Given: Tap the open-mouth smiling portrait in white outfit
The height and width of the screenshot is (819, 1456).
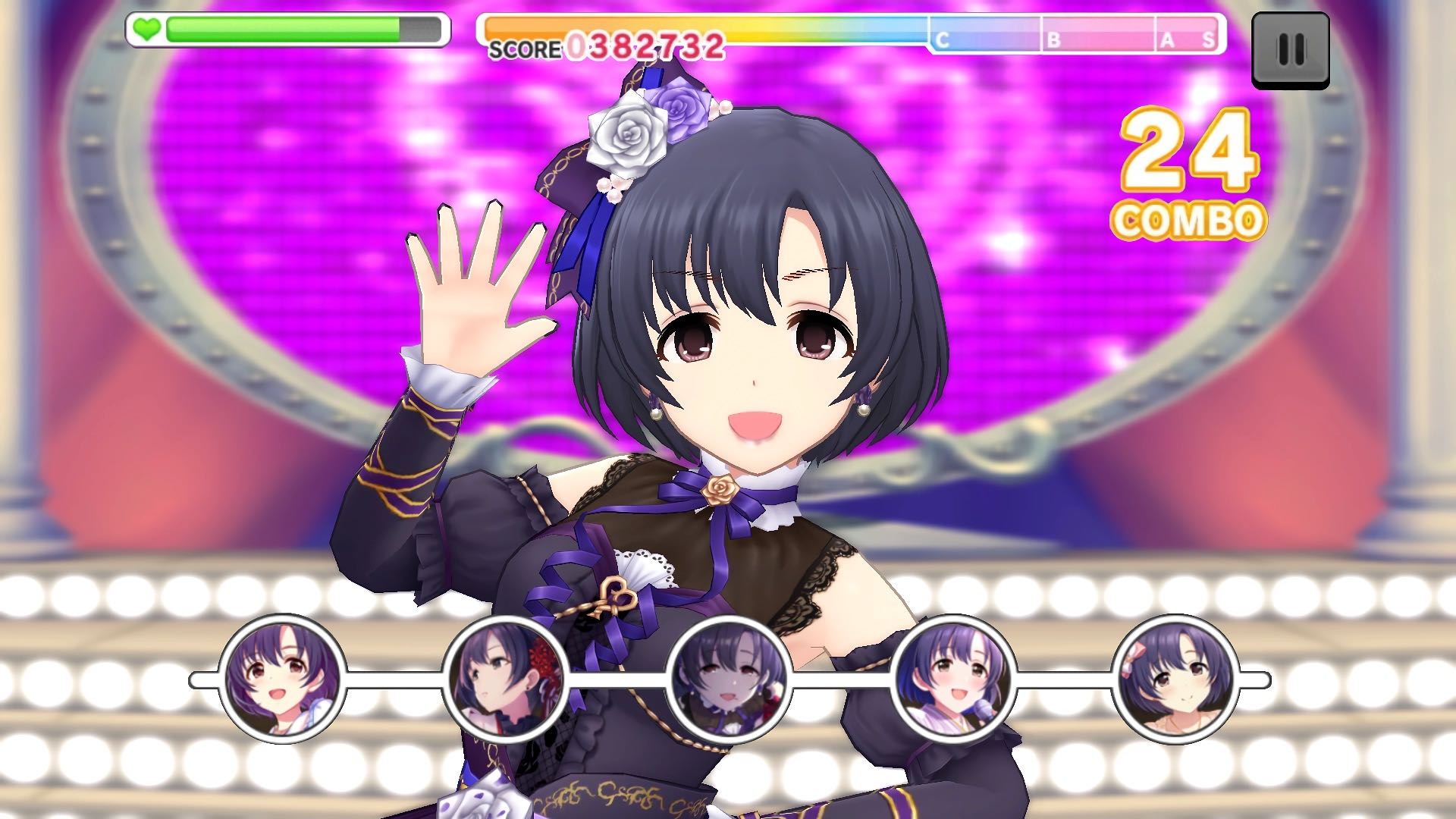Looking at the screenshot, I should click(x=283, y=679).
